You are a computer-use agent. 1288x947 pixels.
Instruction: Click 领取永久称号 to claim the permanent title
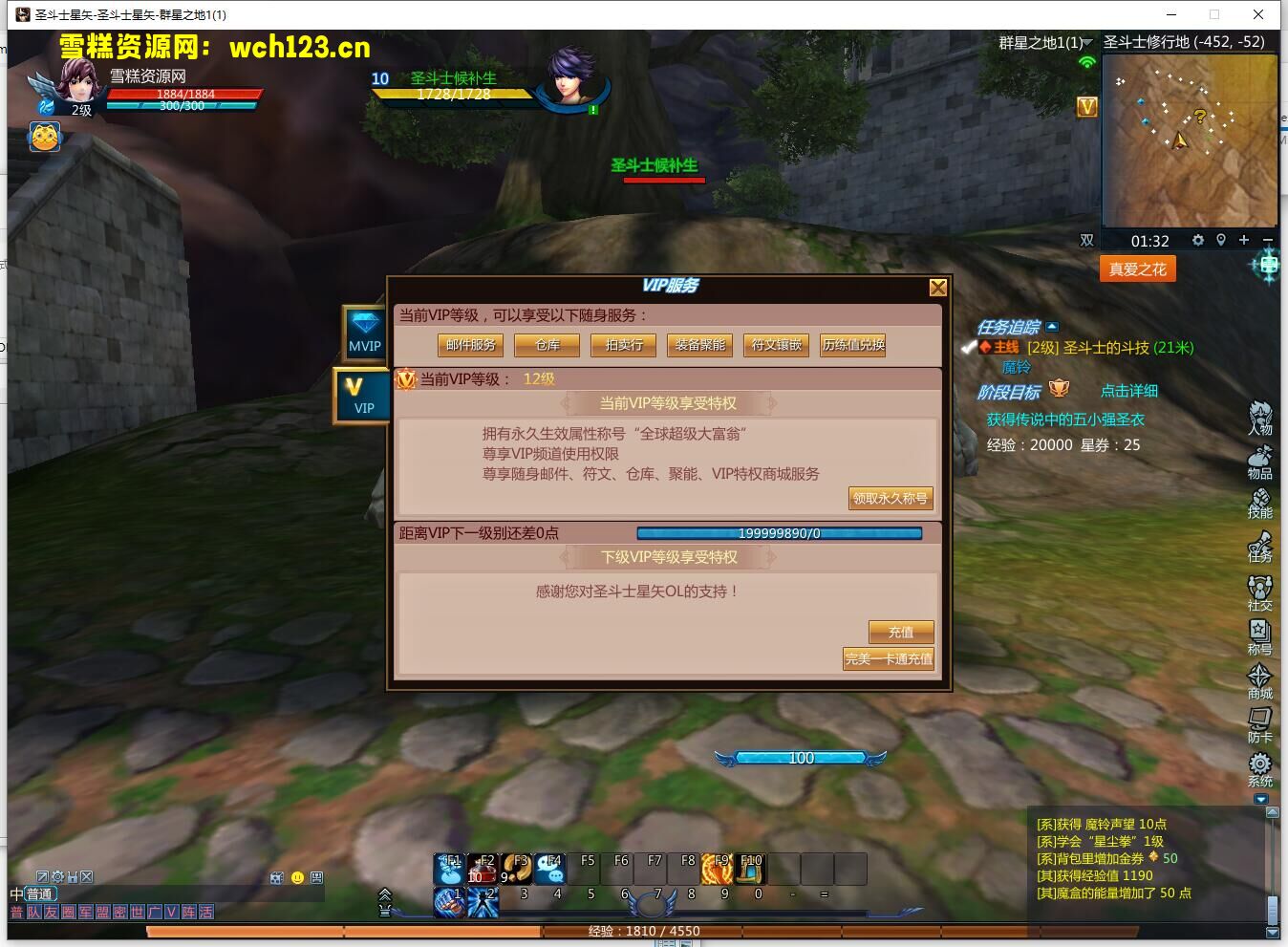pyautogui.click(x=890, y=498)
